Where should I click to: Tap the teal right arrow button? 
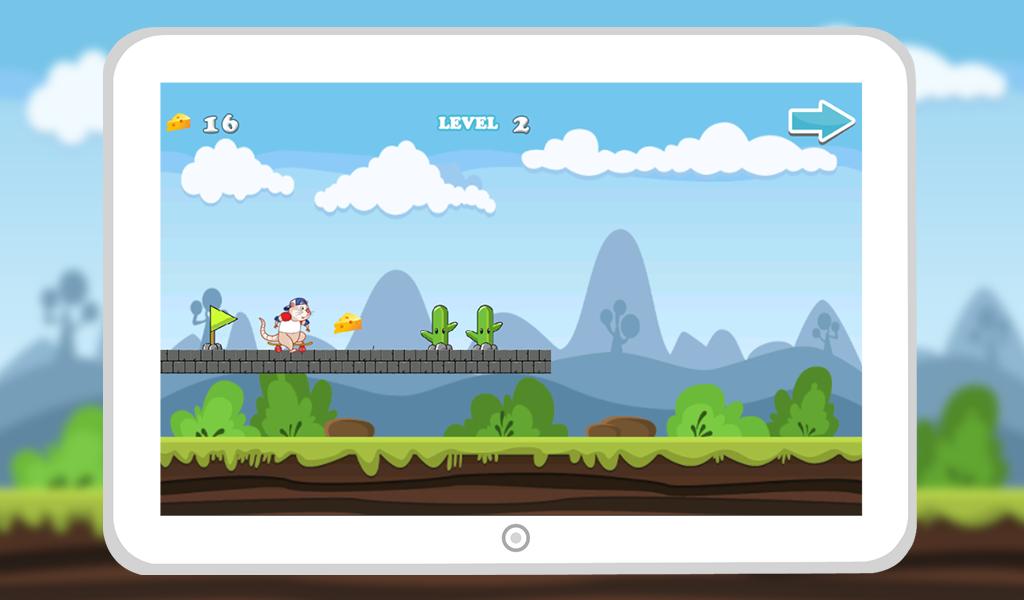pos(821,121)
